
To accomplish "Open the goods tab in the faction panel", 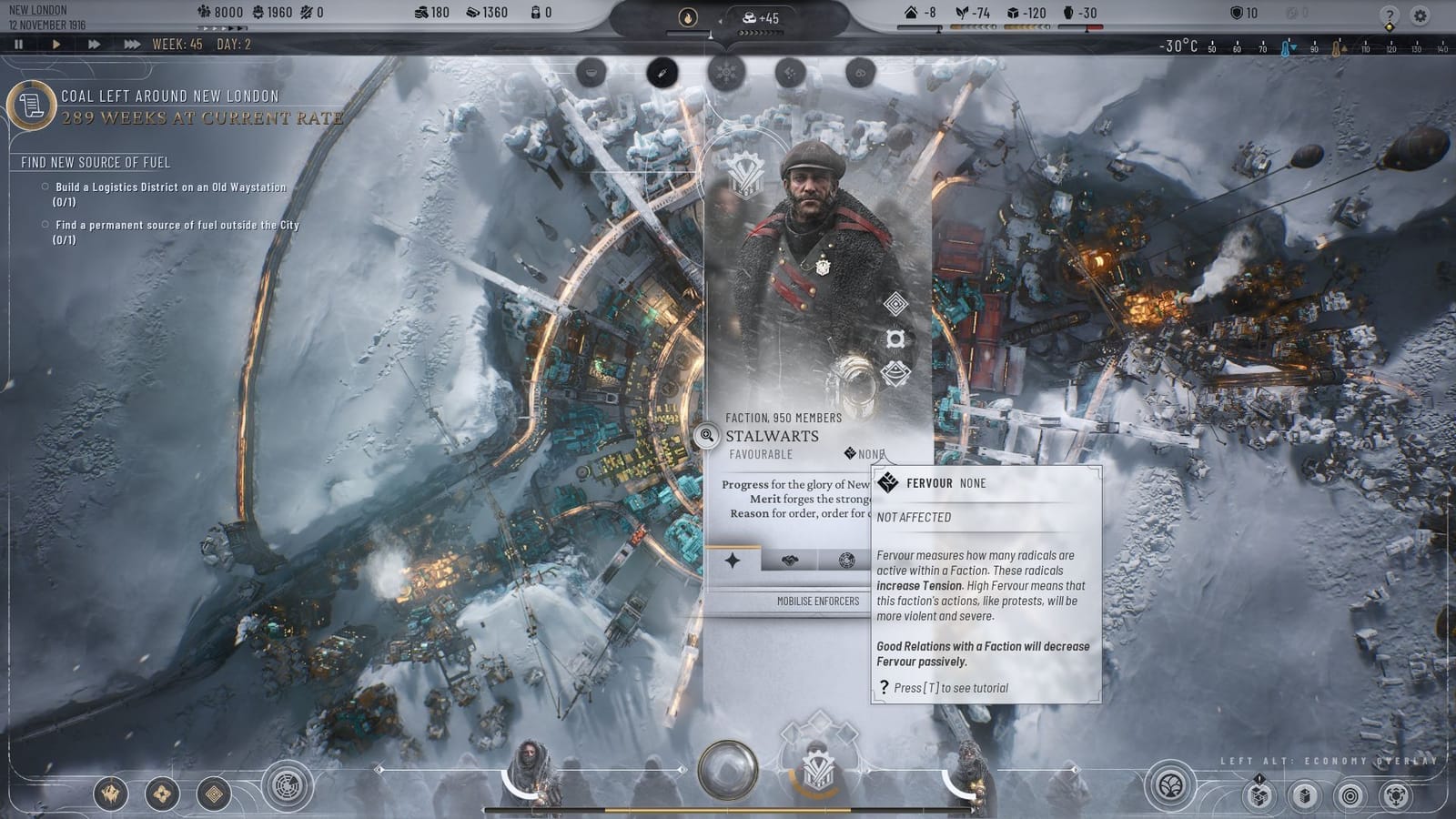I will [788, 560].
